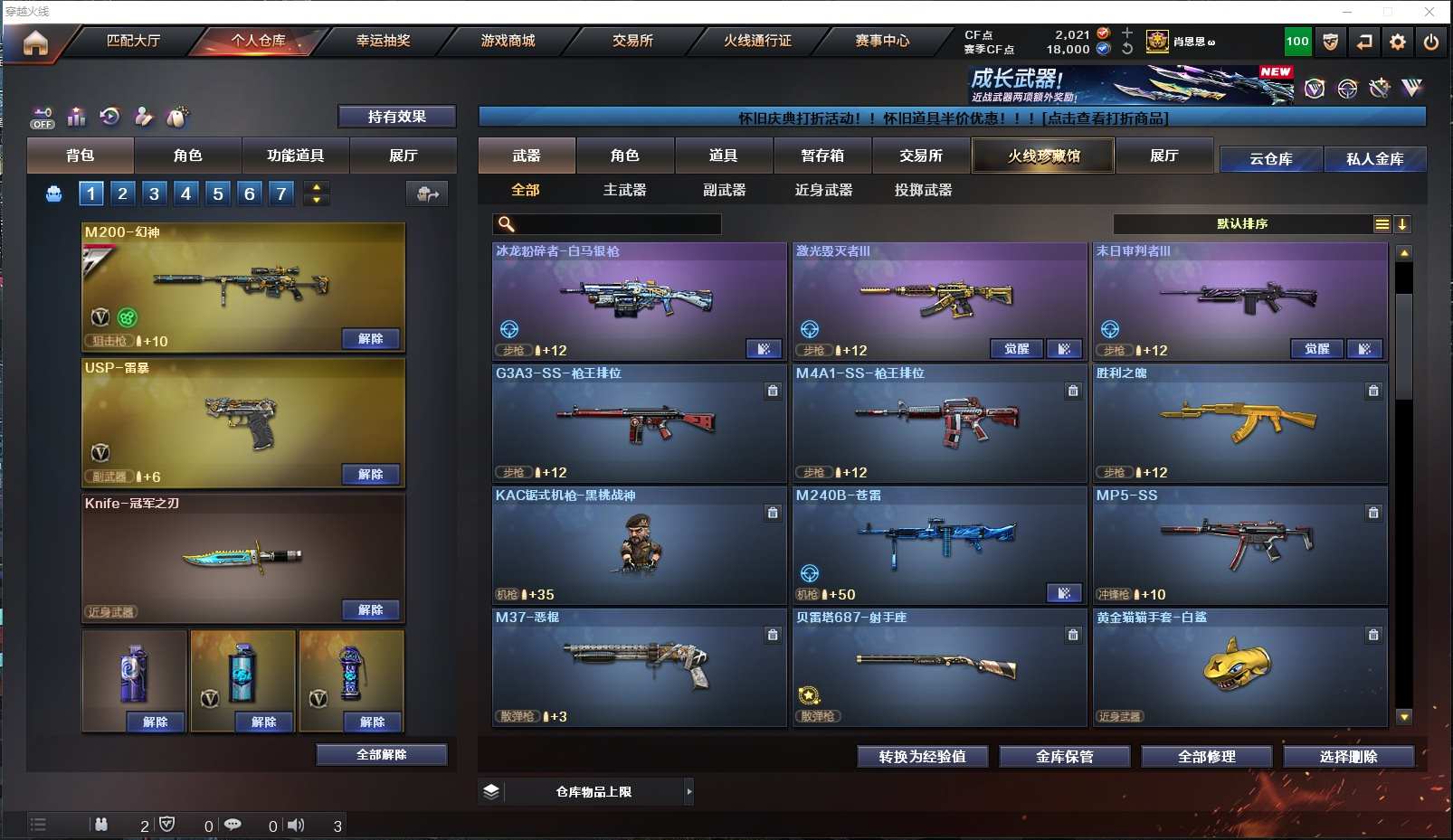Select the 胜利之魂 golden AK item
This screenshot has height=840, width=1453.
pos(1239,423)
